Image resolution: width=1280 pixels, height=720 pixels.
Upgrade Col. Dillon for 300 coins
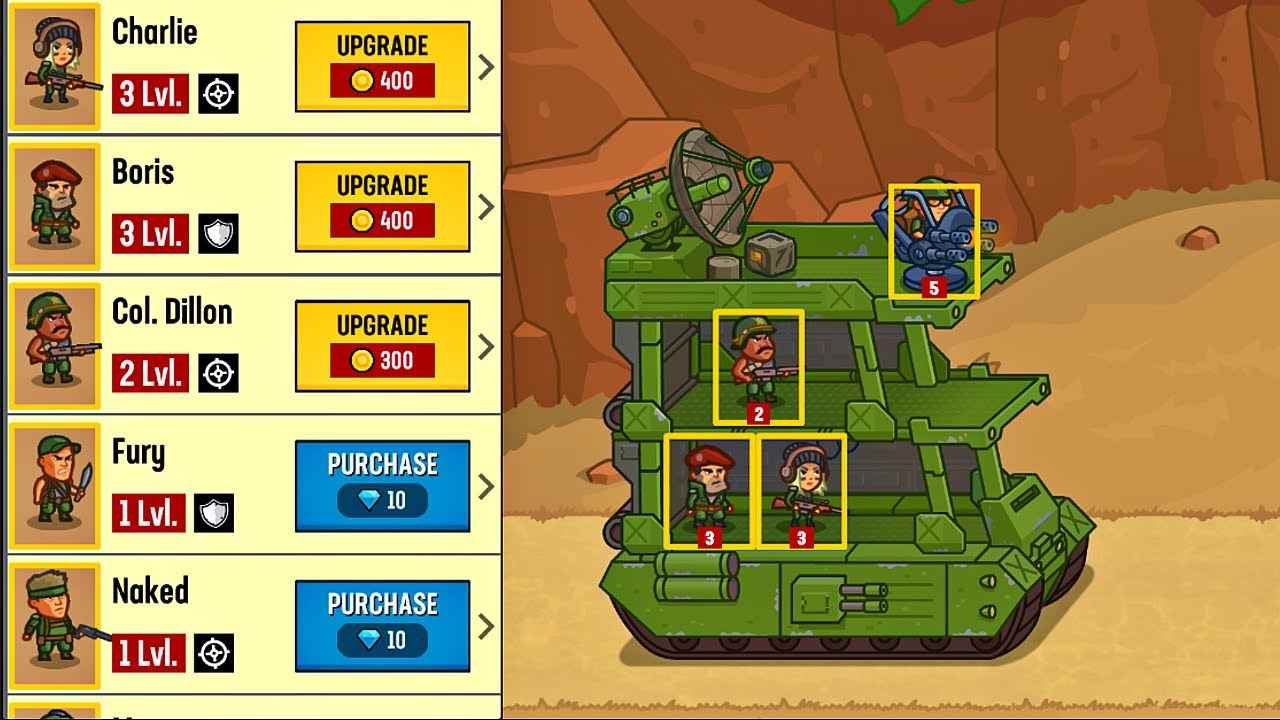pos(381,344)
